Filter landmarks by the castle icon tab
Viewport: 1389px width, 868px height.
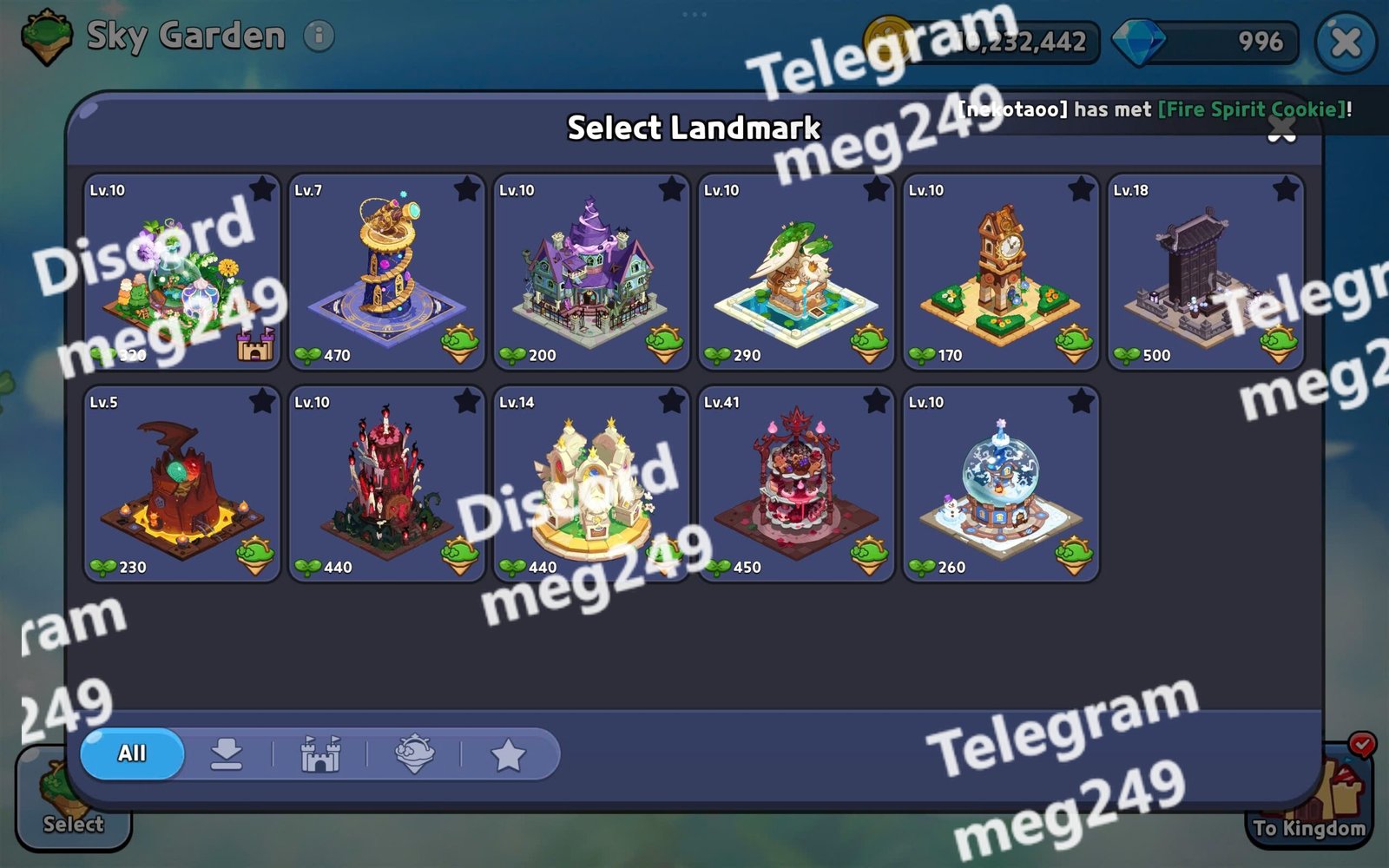(x=320, y=753)
